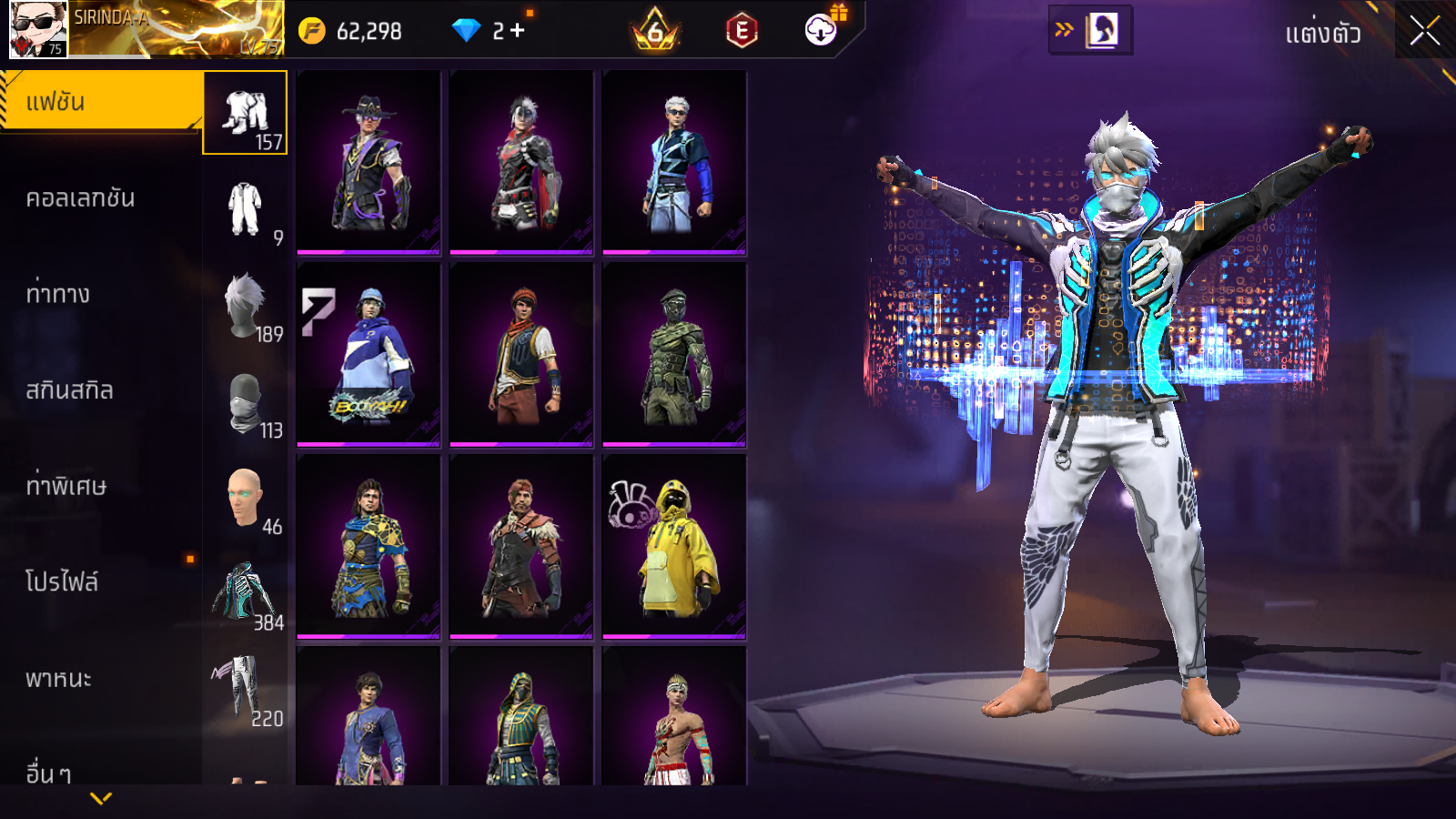Open the player profile avatar
Viewport: 1456px width, 819px height.
pyautogui.click(x=38, y=29)
